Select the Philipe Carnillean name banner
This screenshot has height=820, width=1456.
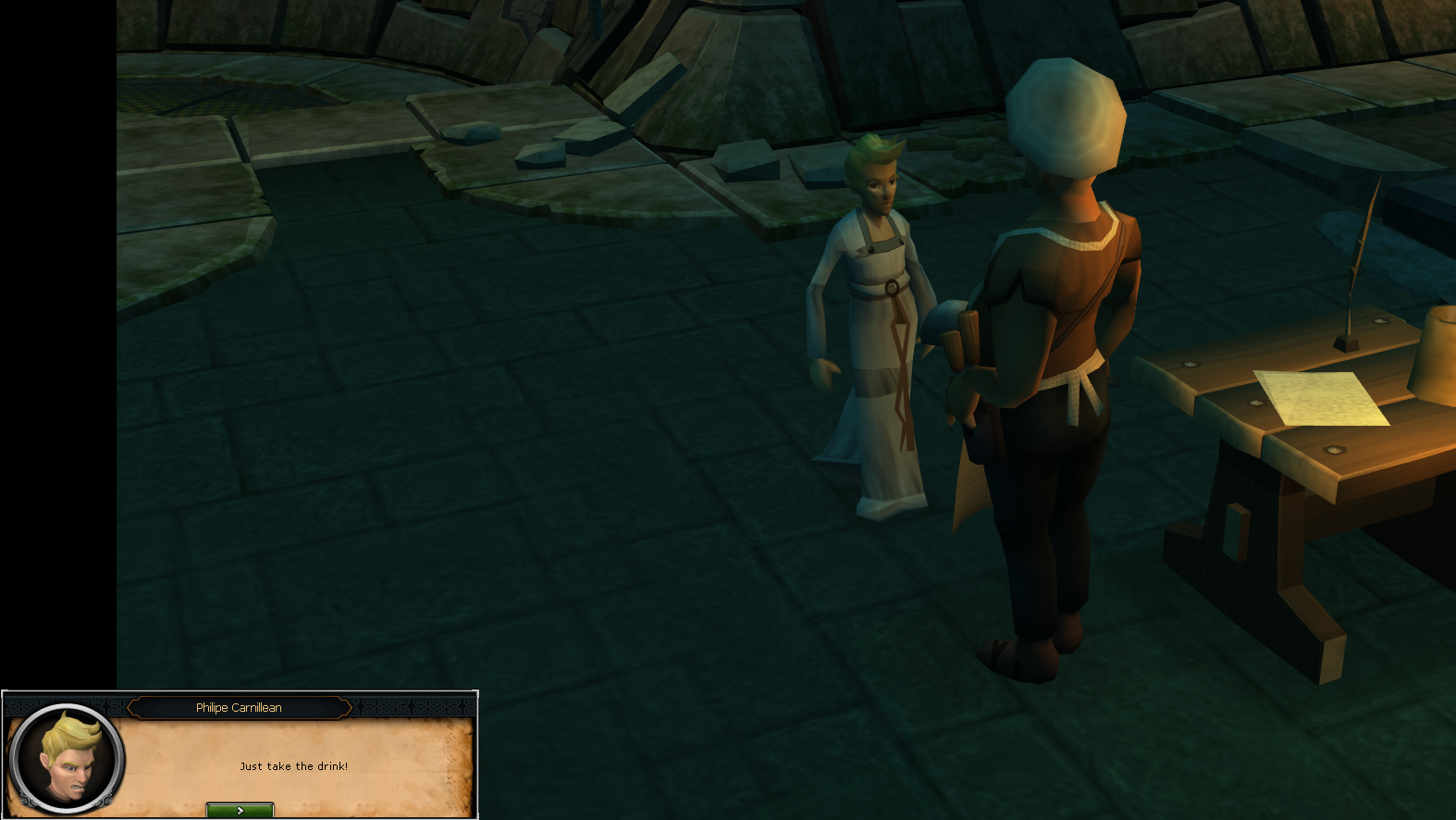pos(240,707)
